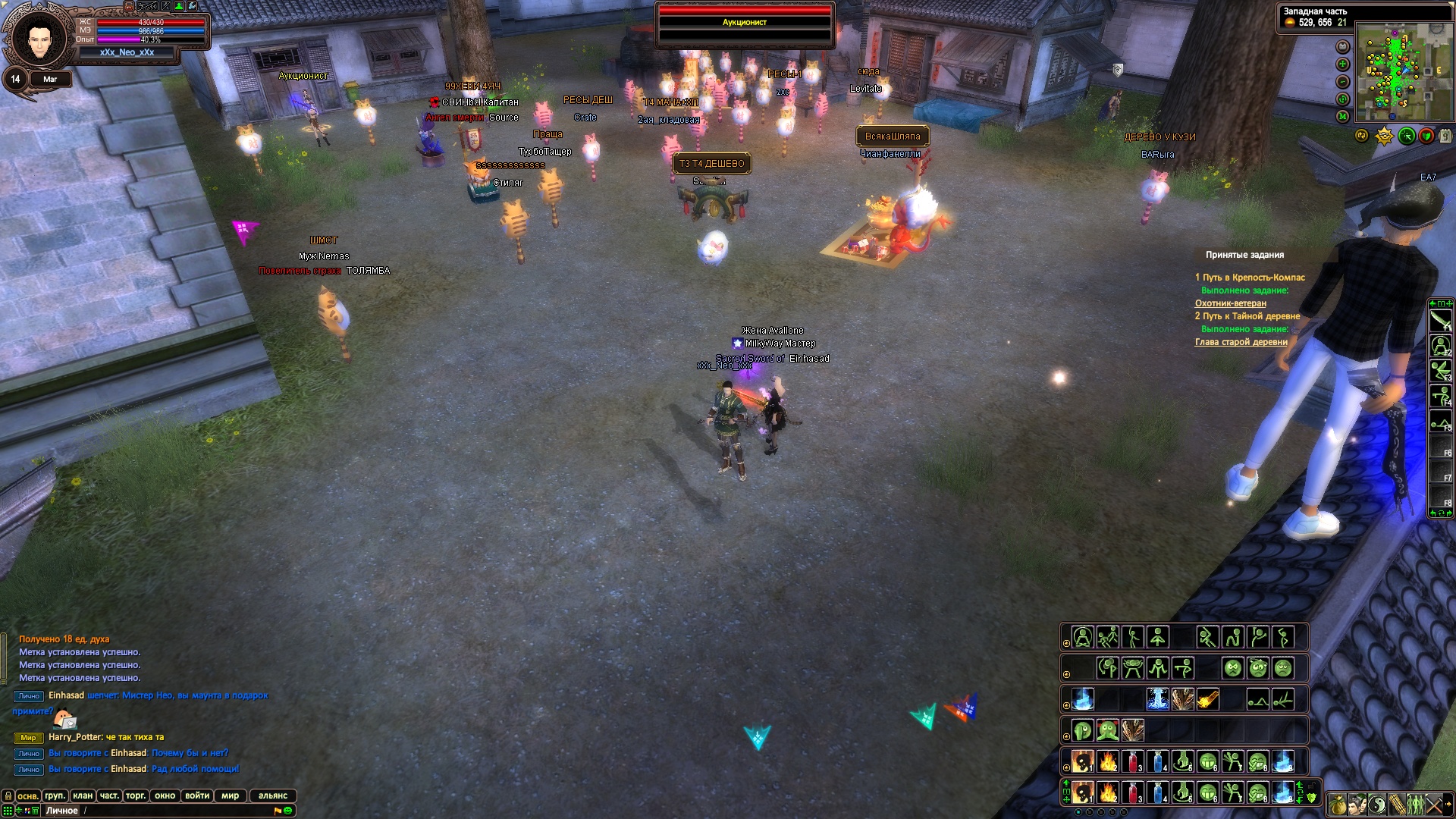Use the blue potion in hotbar slot 4

click(1157, 792)
